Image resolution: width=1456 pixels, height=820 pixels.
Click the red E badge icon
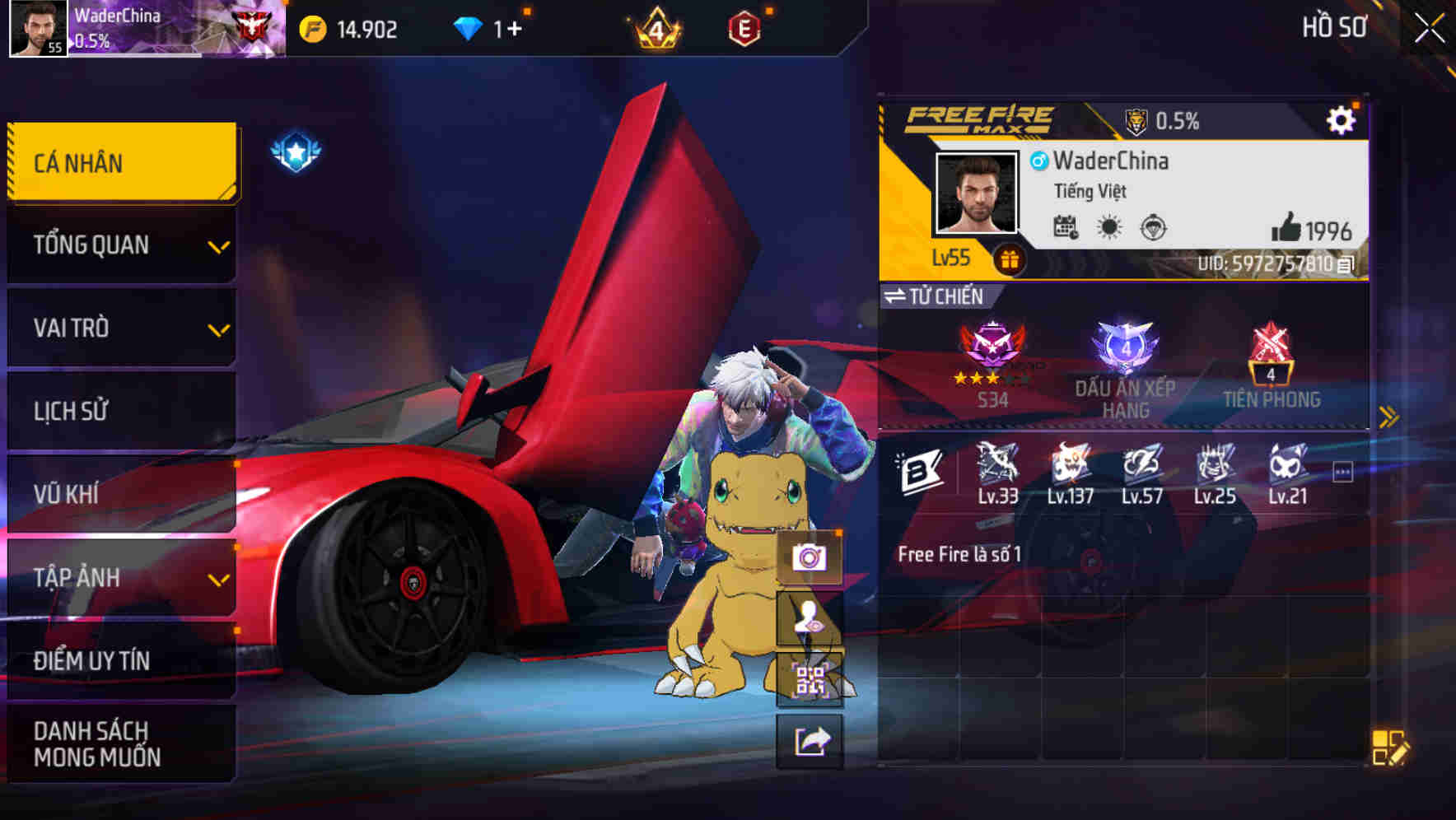coord(744,26)
